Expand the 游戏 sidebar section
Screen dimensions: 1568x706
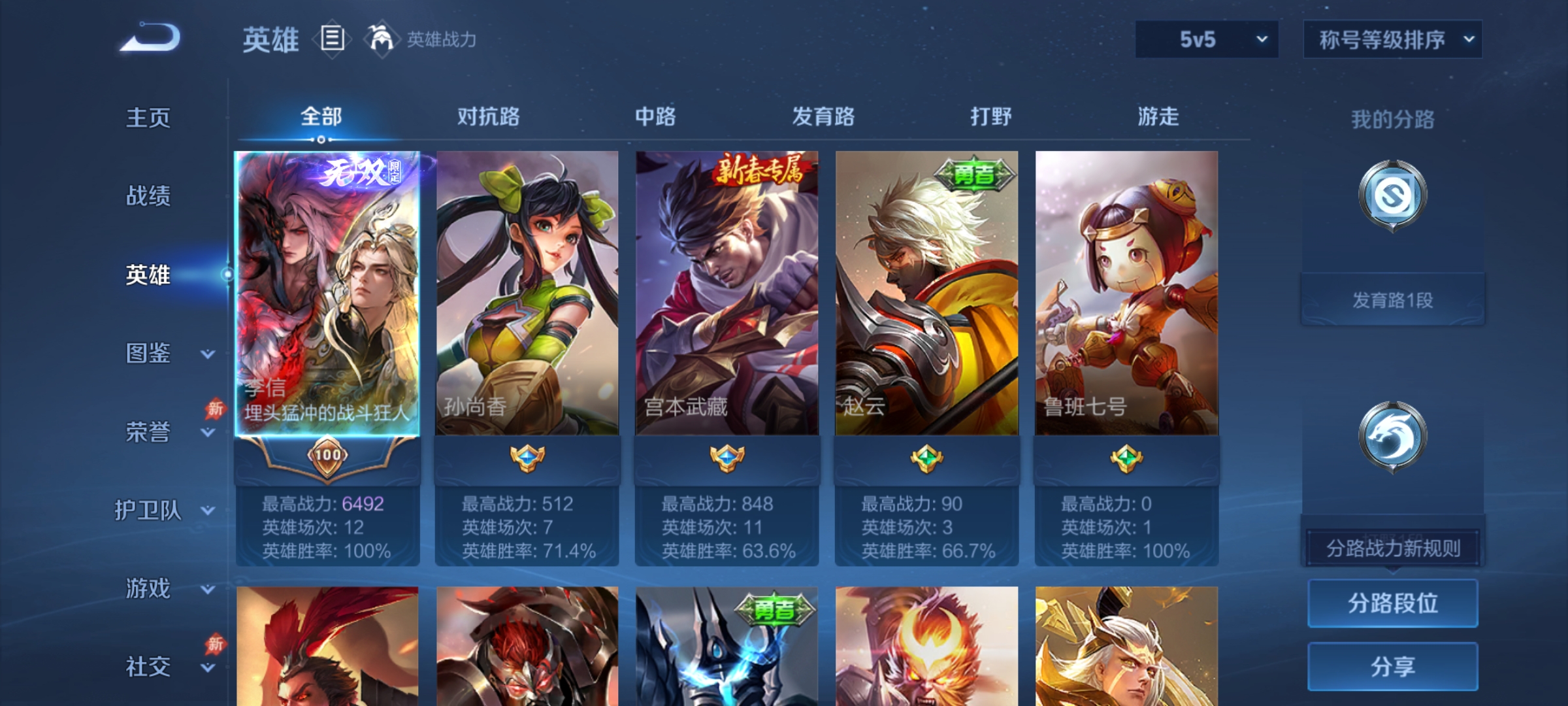tap(149, 588)
